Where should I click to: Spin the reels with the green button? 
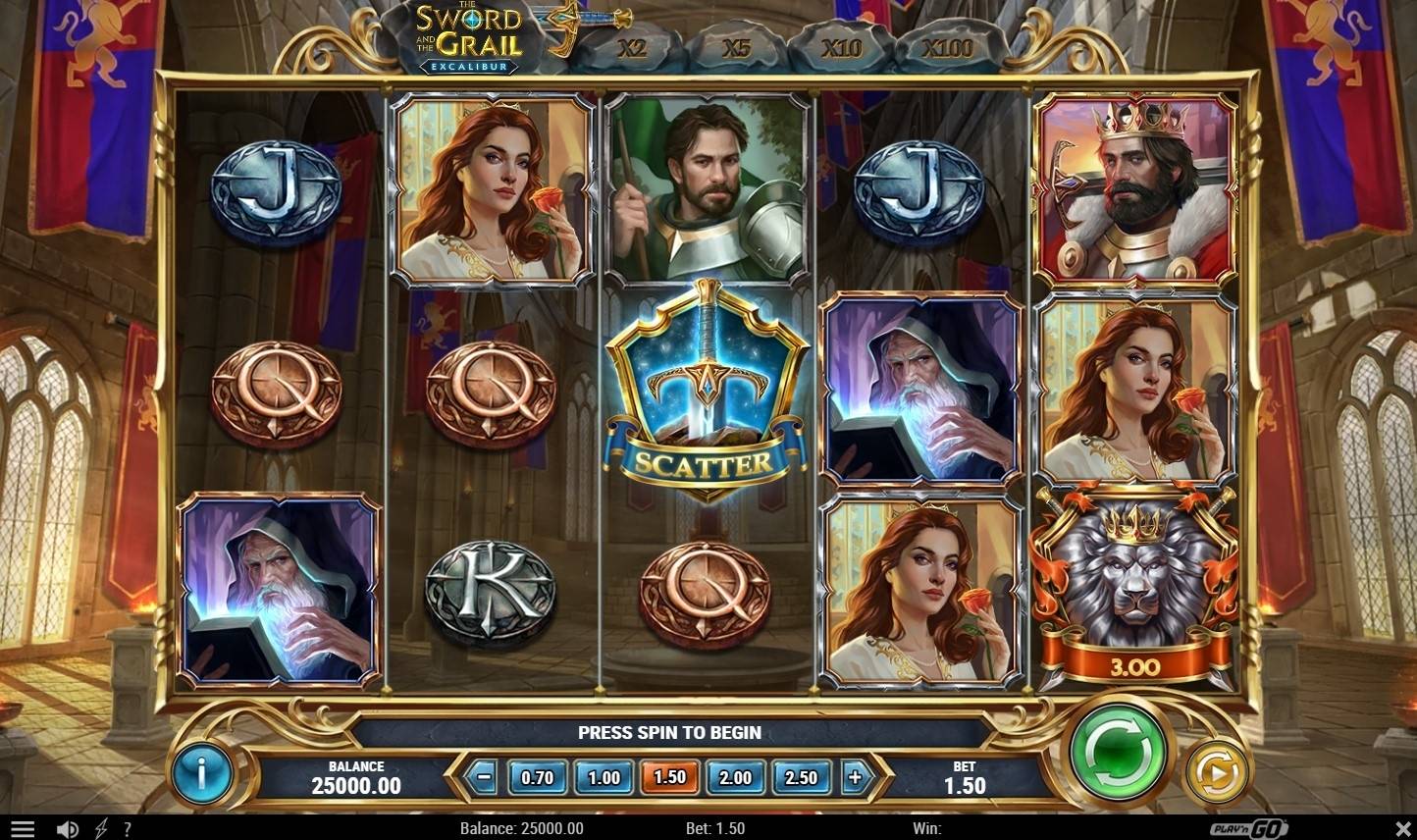(1120, 754)
